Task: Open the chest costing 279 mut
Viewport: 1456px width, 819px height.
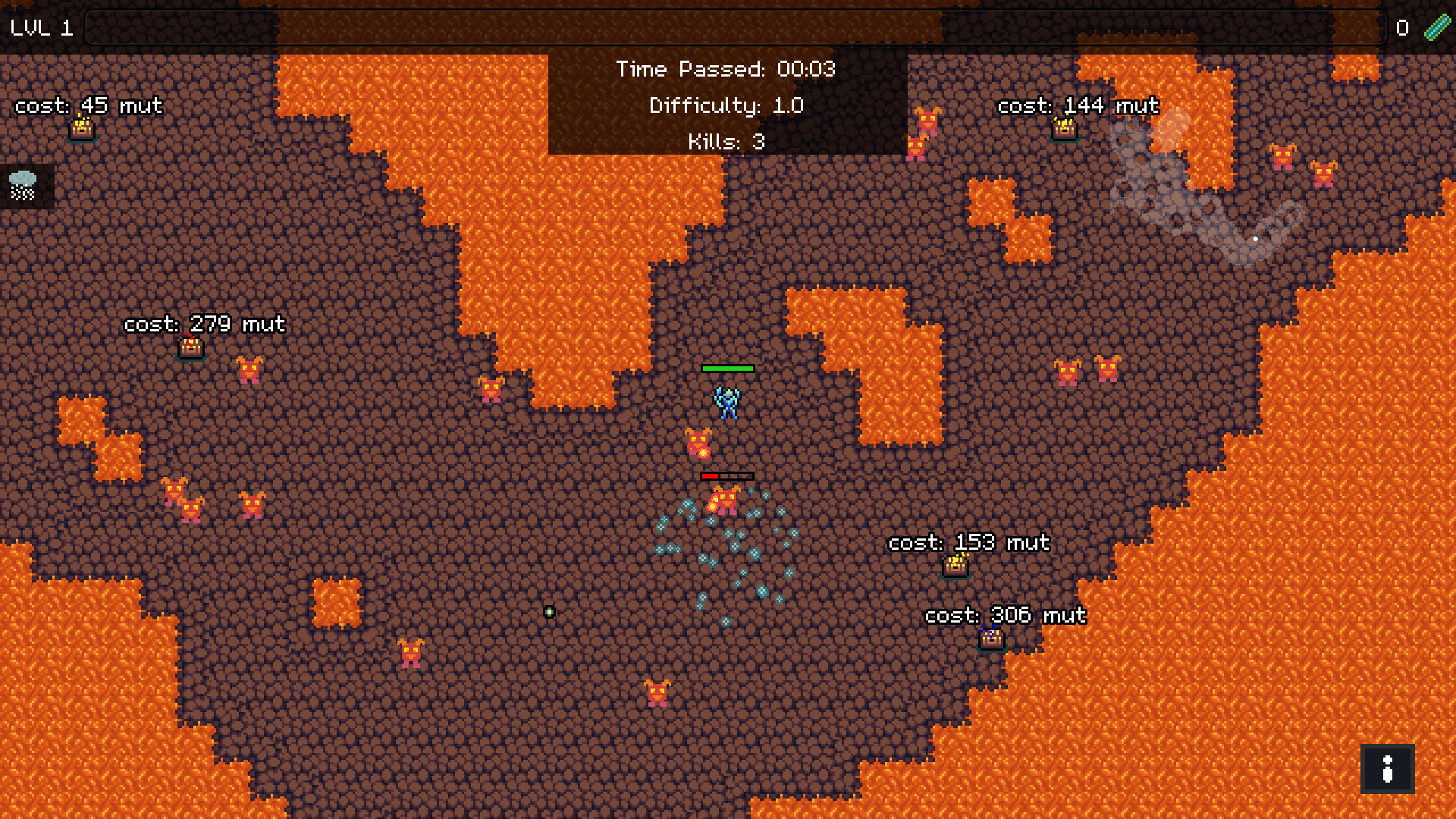Action: 191,347
